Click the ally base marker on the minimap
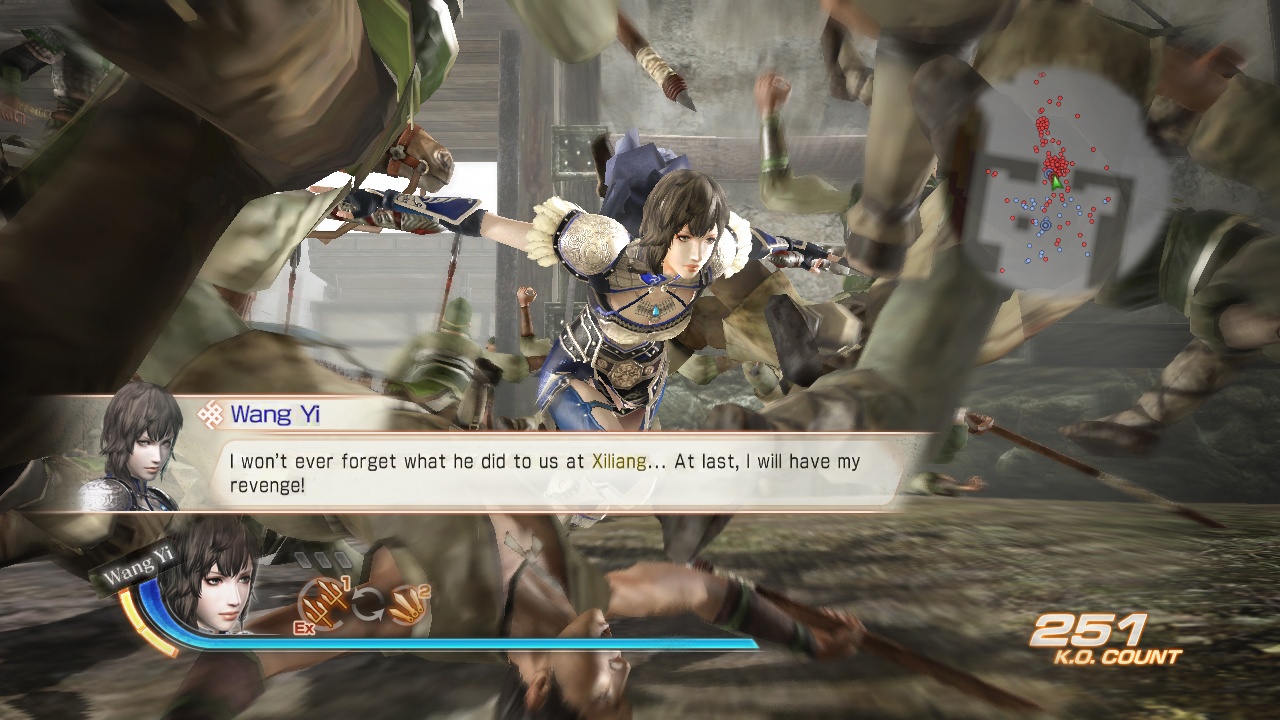 pyautogui.click(x=1045, y=225)
